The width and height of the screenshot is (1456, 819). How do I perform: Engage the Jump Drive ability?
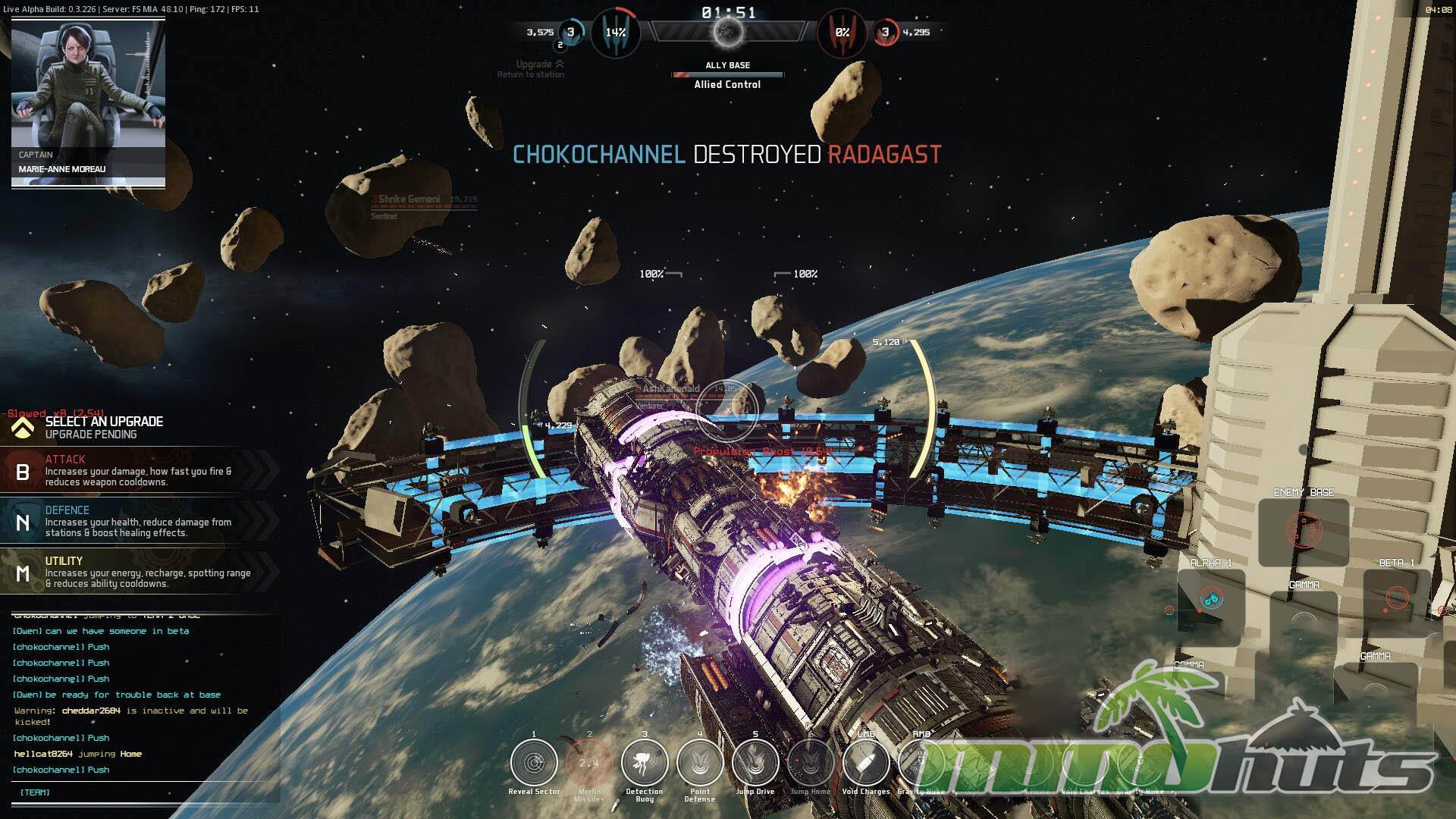755,763
